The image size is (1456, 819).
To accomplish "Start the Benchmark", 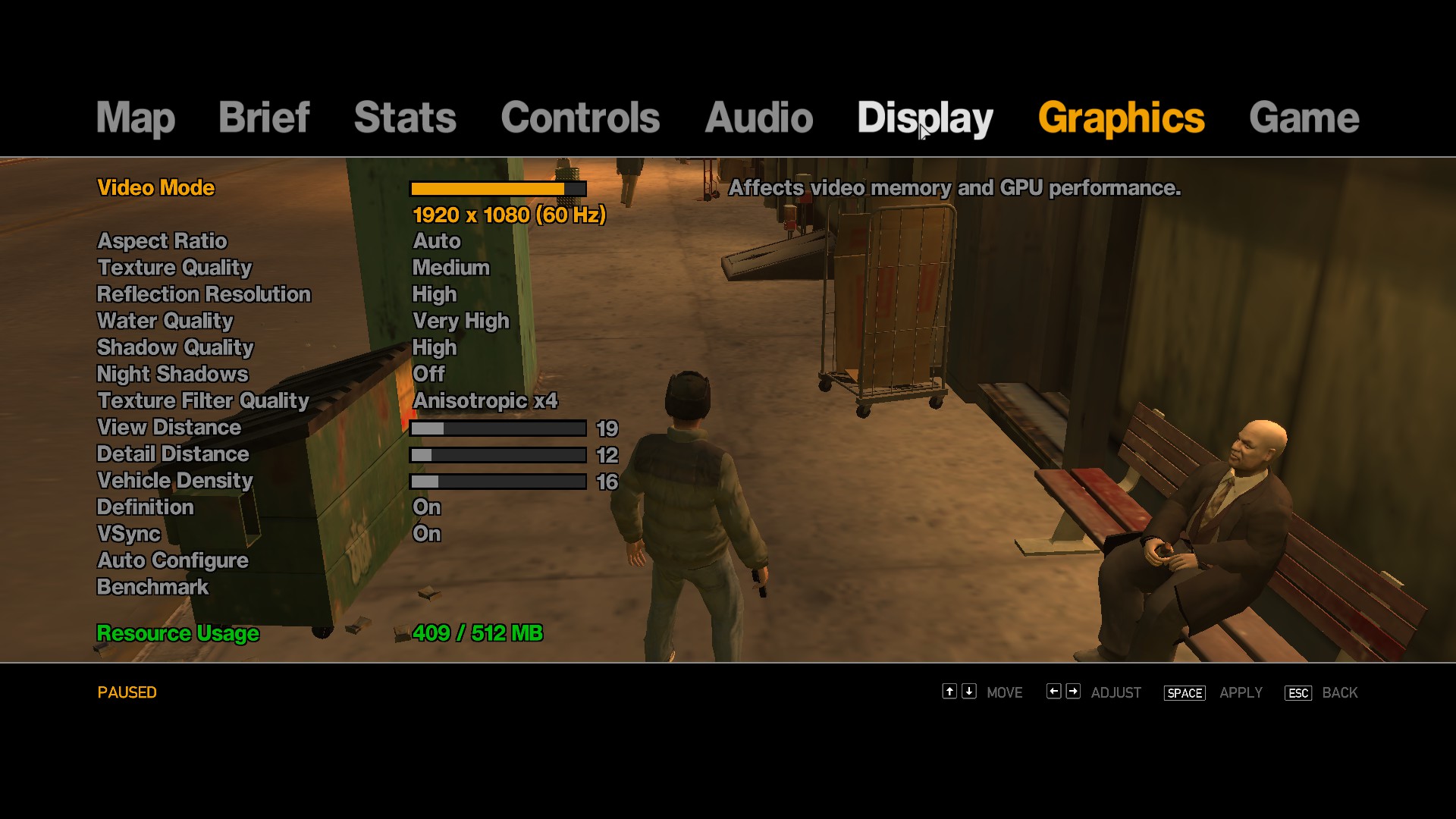I will [152, 587].
